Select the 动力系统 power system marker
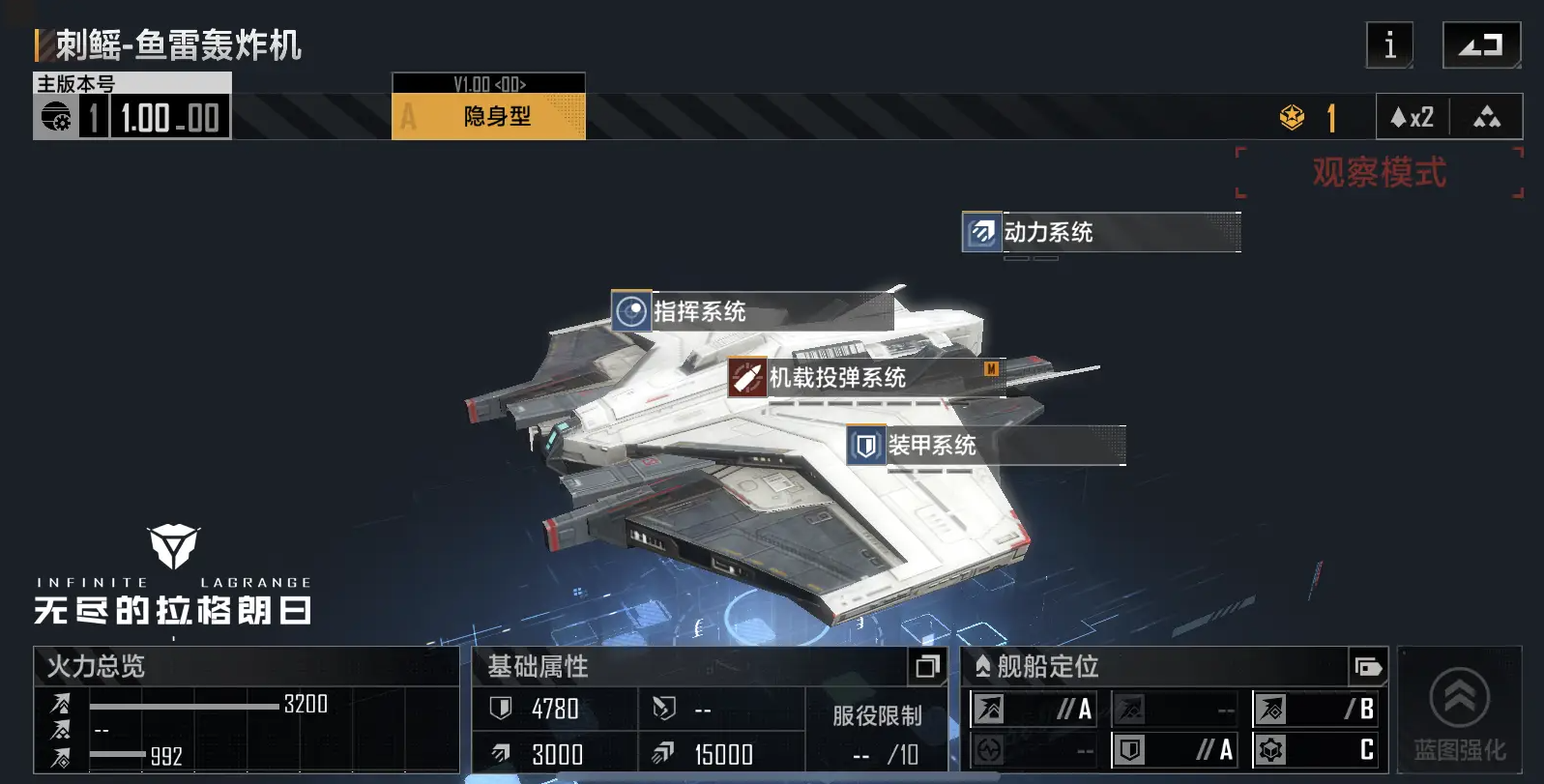Viewport: 1544px width, 784px height. [981, 232]
